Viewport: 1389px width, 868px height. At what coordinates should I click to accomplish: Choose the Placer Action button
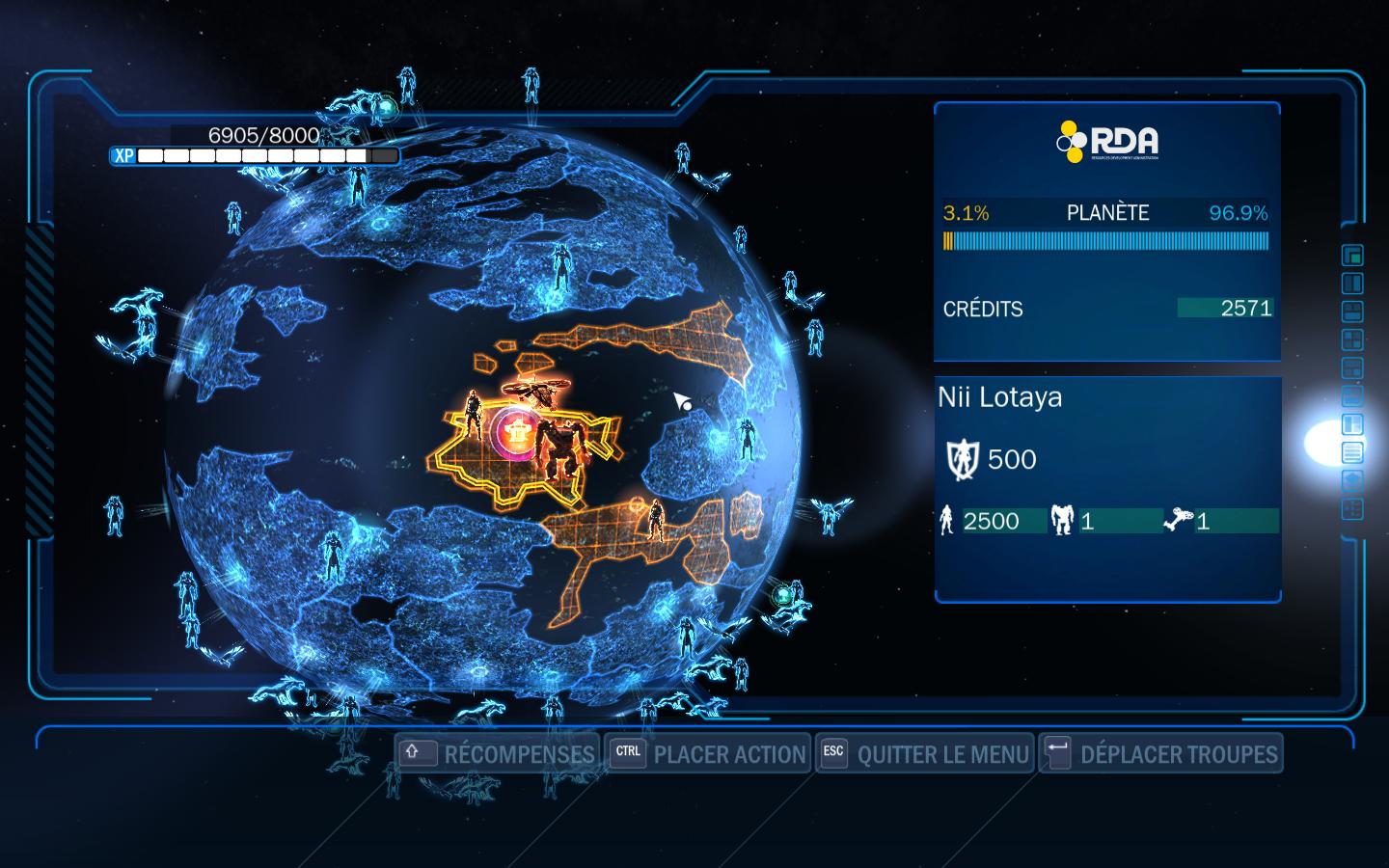click(709, 754)
